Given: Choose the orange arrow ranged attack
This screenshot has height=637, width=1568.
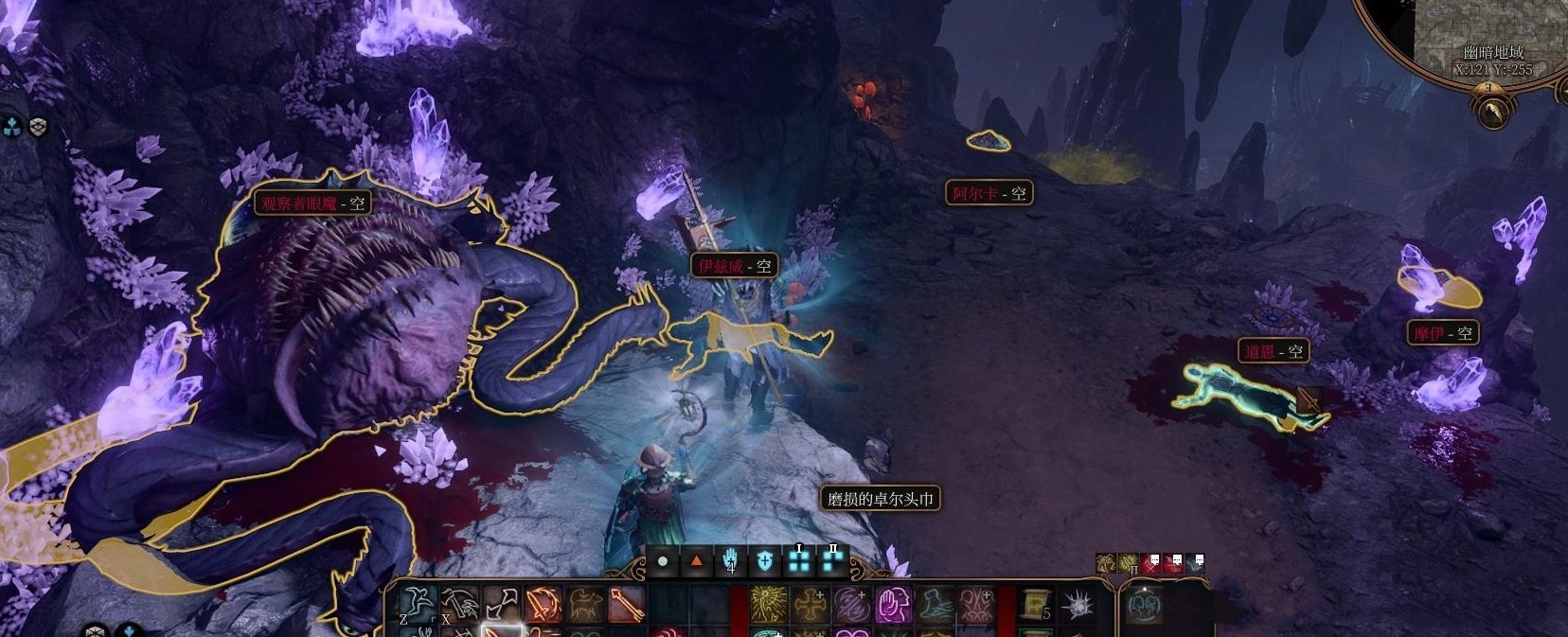Looking at the screenshot, I should point(626,604).
